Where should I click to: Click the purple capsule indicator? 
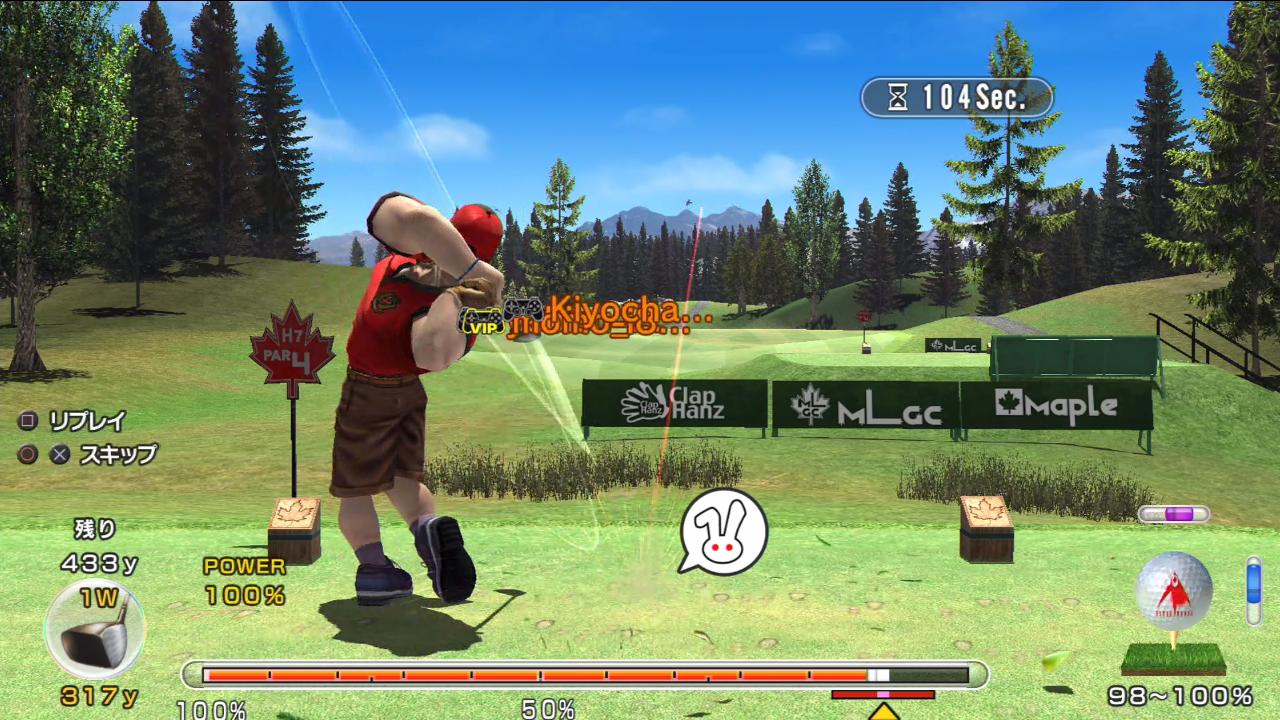pos(1173,514)
